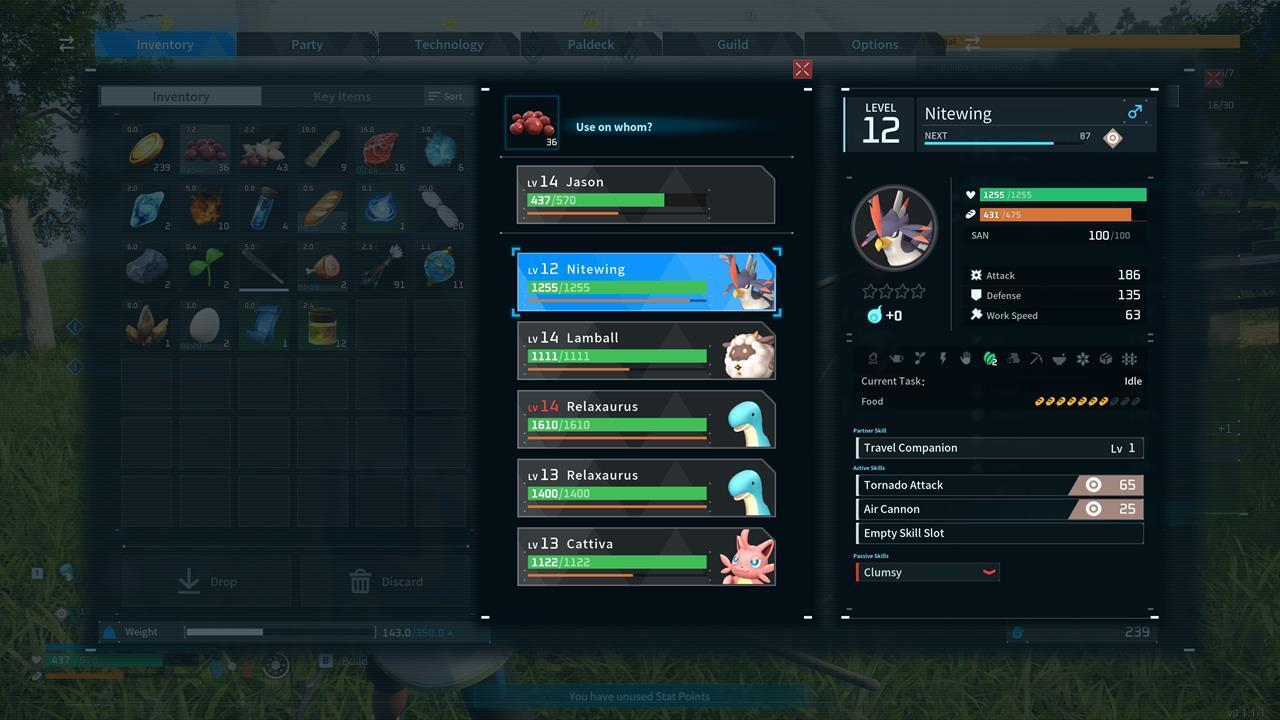Switch to the Technology tab
Image resolution: width=1280 pixels, height=720 pixels.
(448, 44)
